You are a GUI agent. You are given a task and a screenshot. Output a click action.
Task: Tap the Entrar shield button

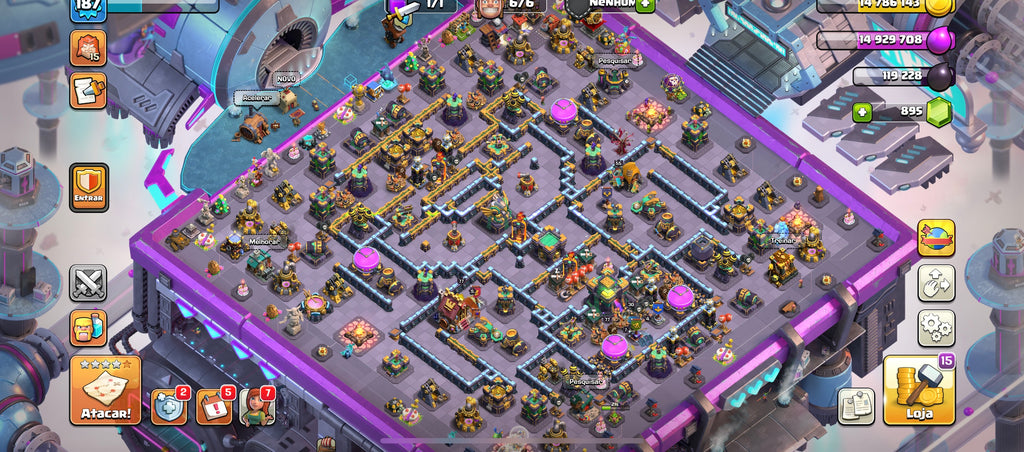88,188
